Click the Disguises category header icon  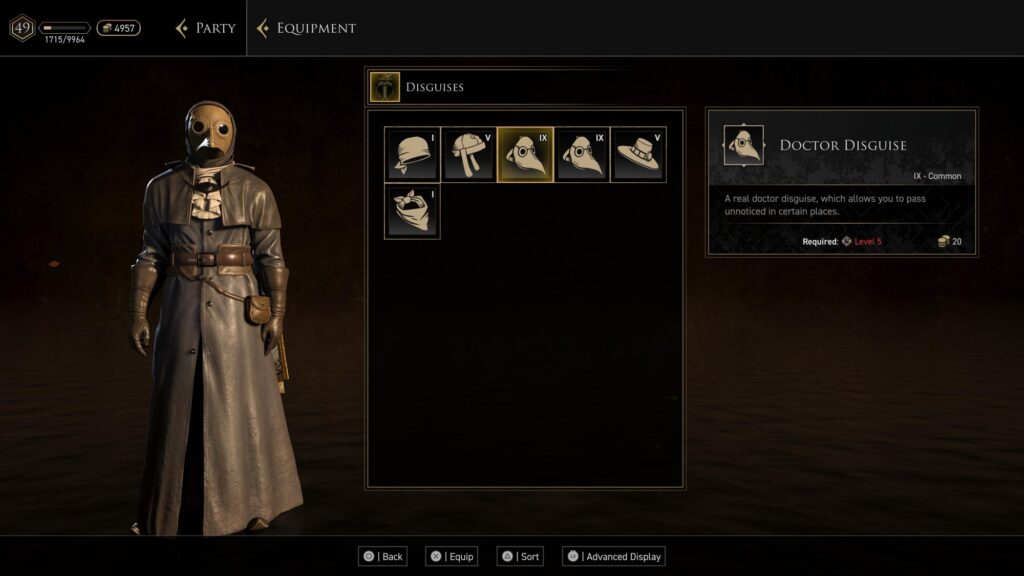[384, 87]
